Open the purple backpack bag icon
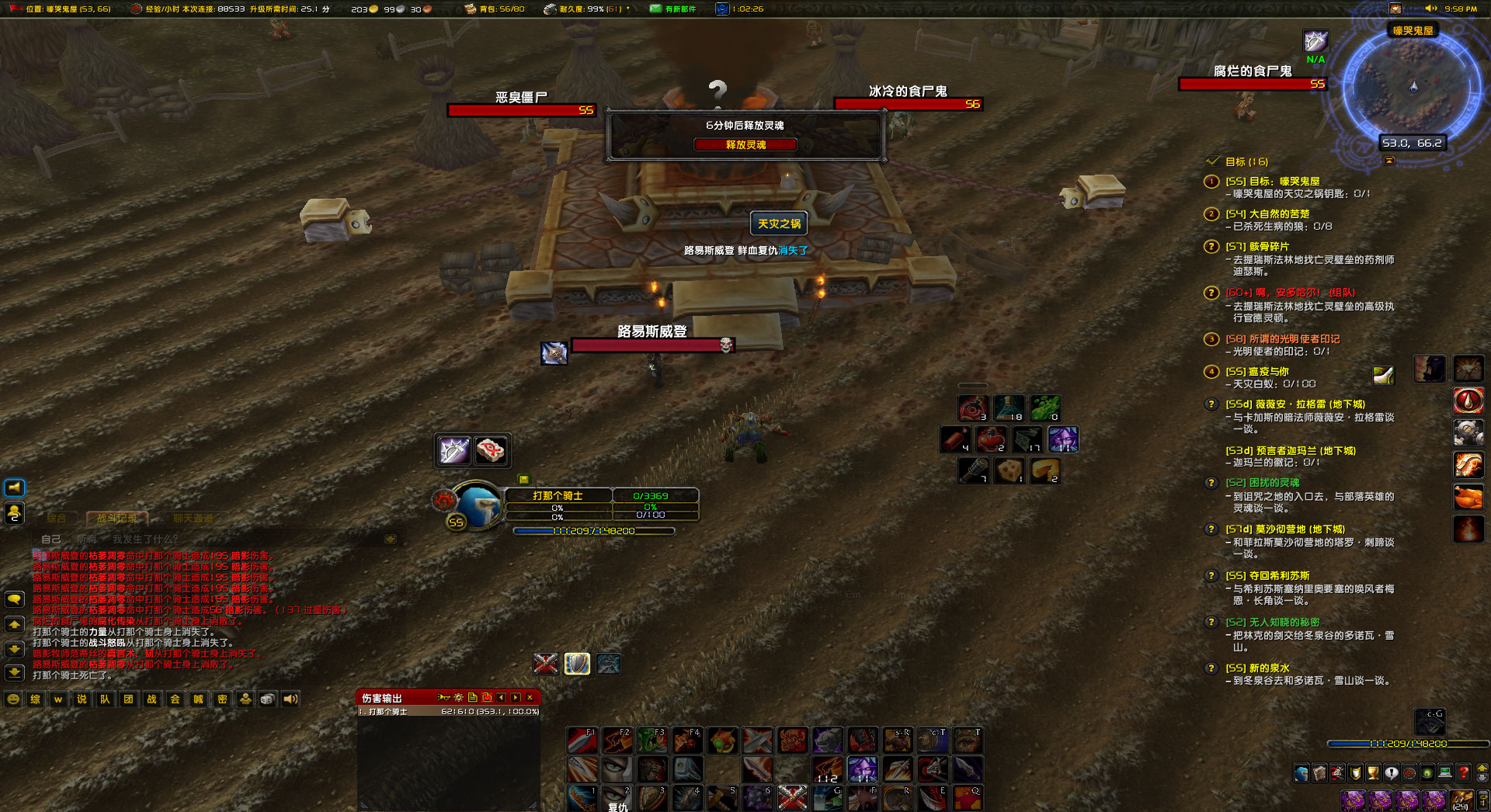This screenshot has height=812, width=1491. (1353, 800)
